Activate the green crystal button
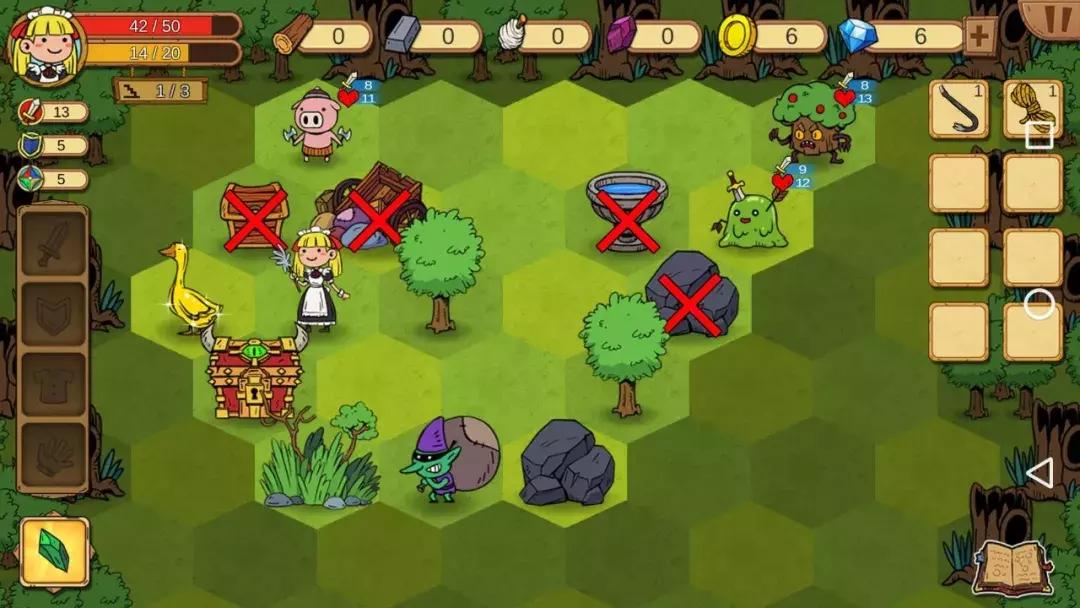Viewport: 1080px width, 608px height. click(54, 551)
